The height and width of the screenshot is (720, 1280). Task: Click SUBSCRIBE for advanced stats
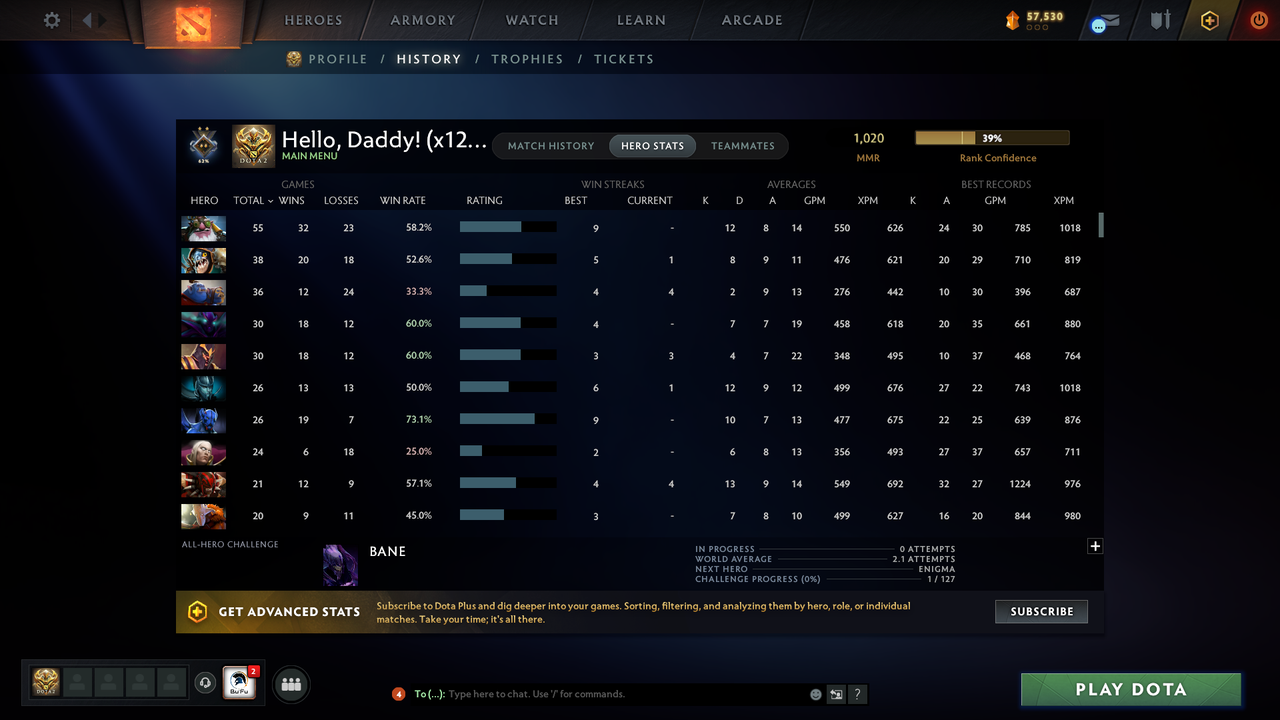point(1041,611)
